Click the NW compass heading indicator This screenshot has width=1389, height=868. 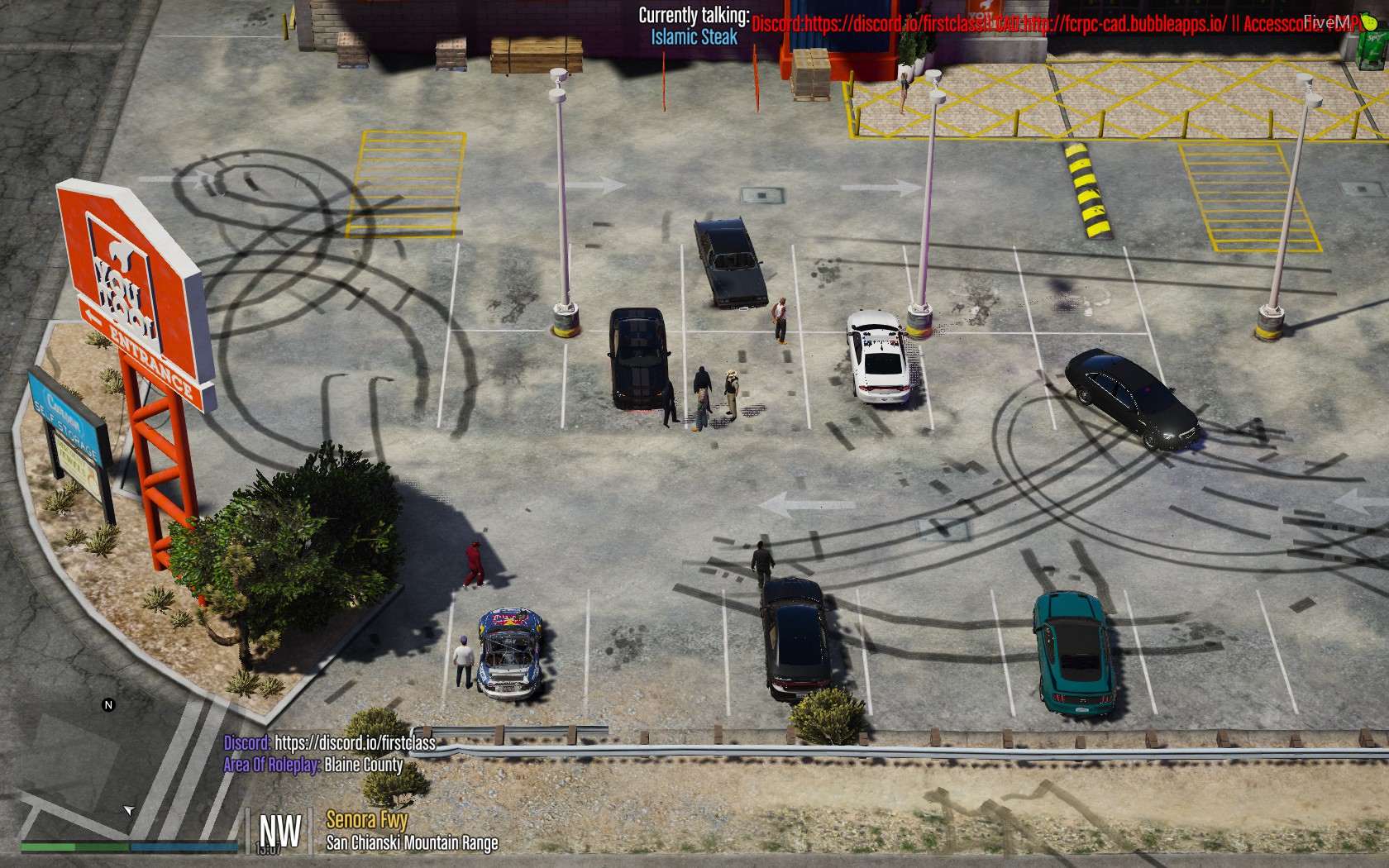point(279,830)
